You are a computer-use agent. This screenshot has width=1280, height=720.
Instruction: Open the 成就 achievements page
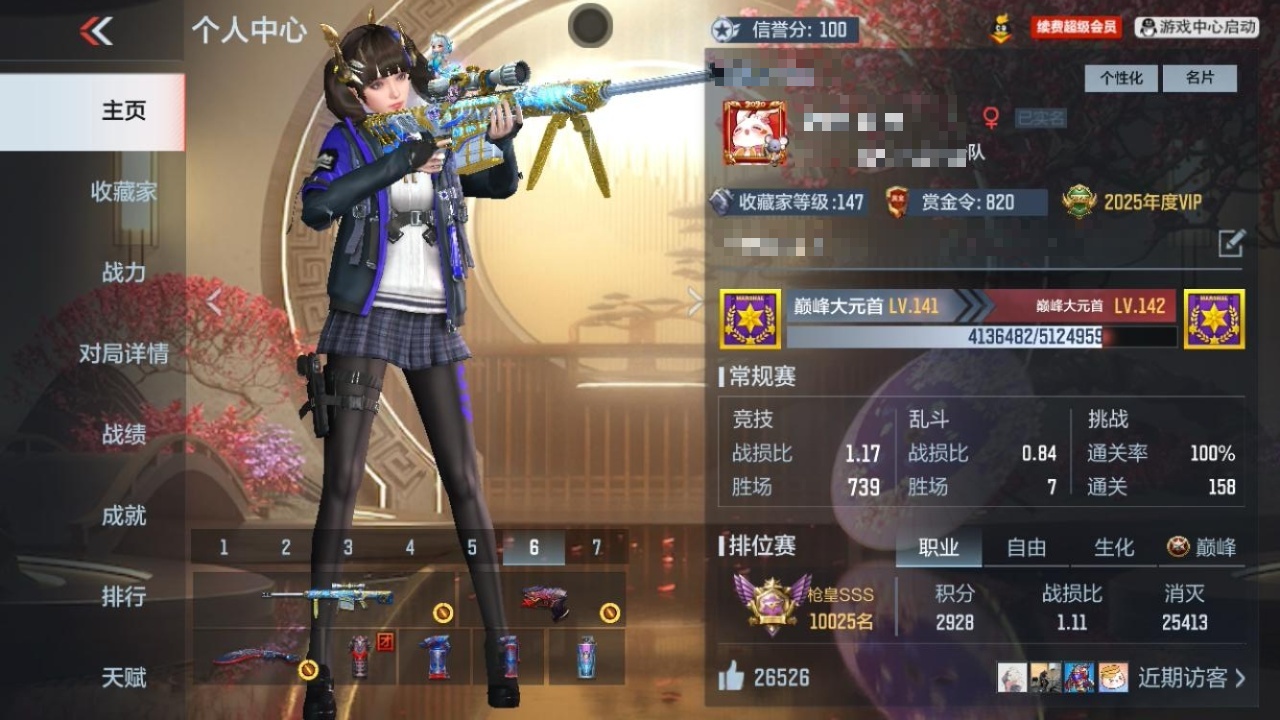coord(124,515)
